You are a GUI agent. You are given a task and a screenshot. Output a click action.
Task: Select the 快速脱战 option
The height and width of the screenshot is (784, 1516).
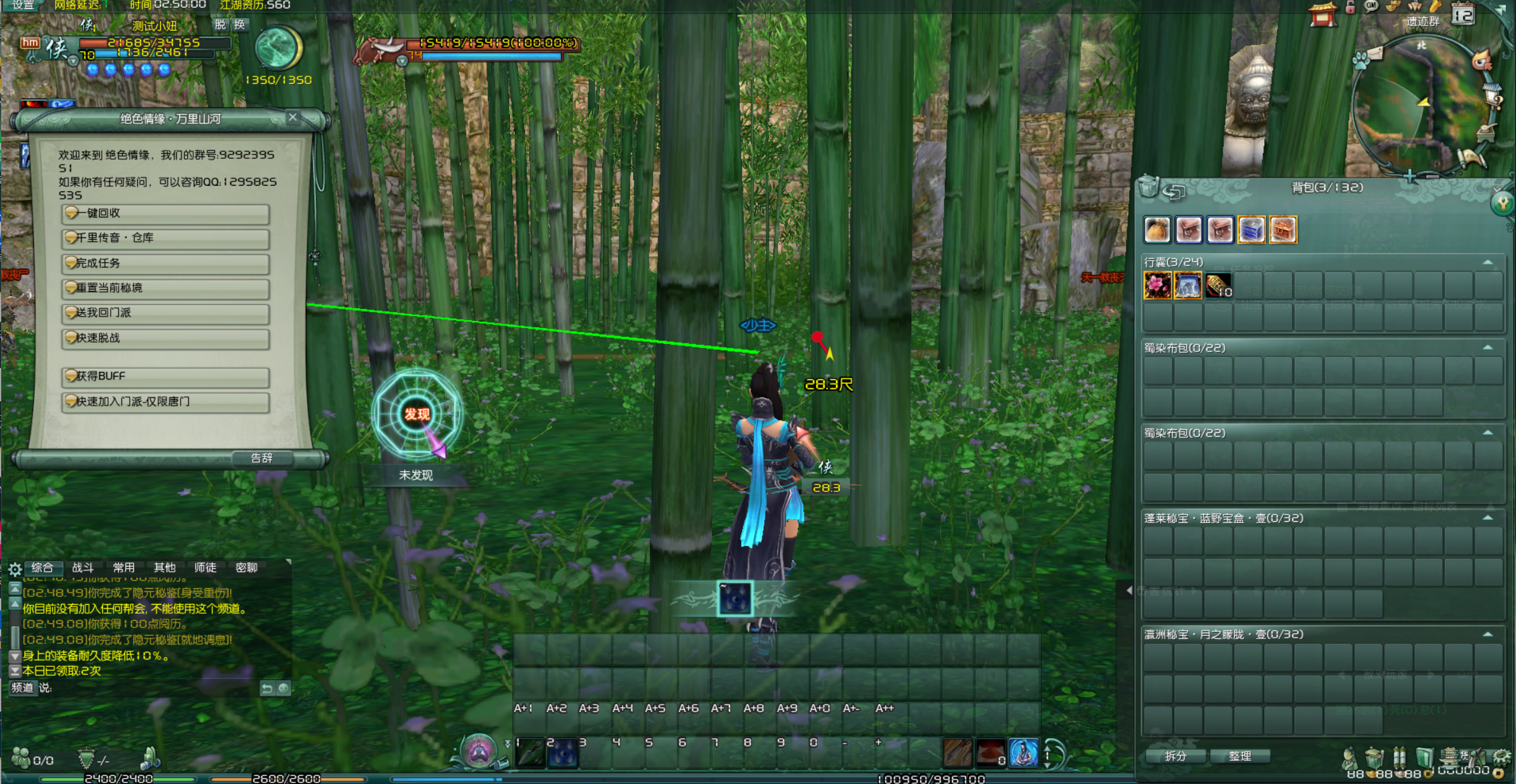coord(165,338)
